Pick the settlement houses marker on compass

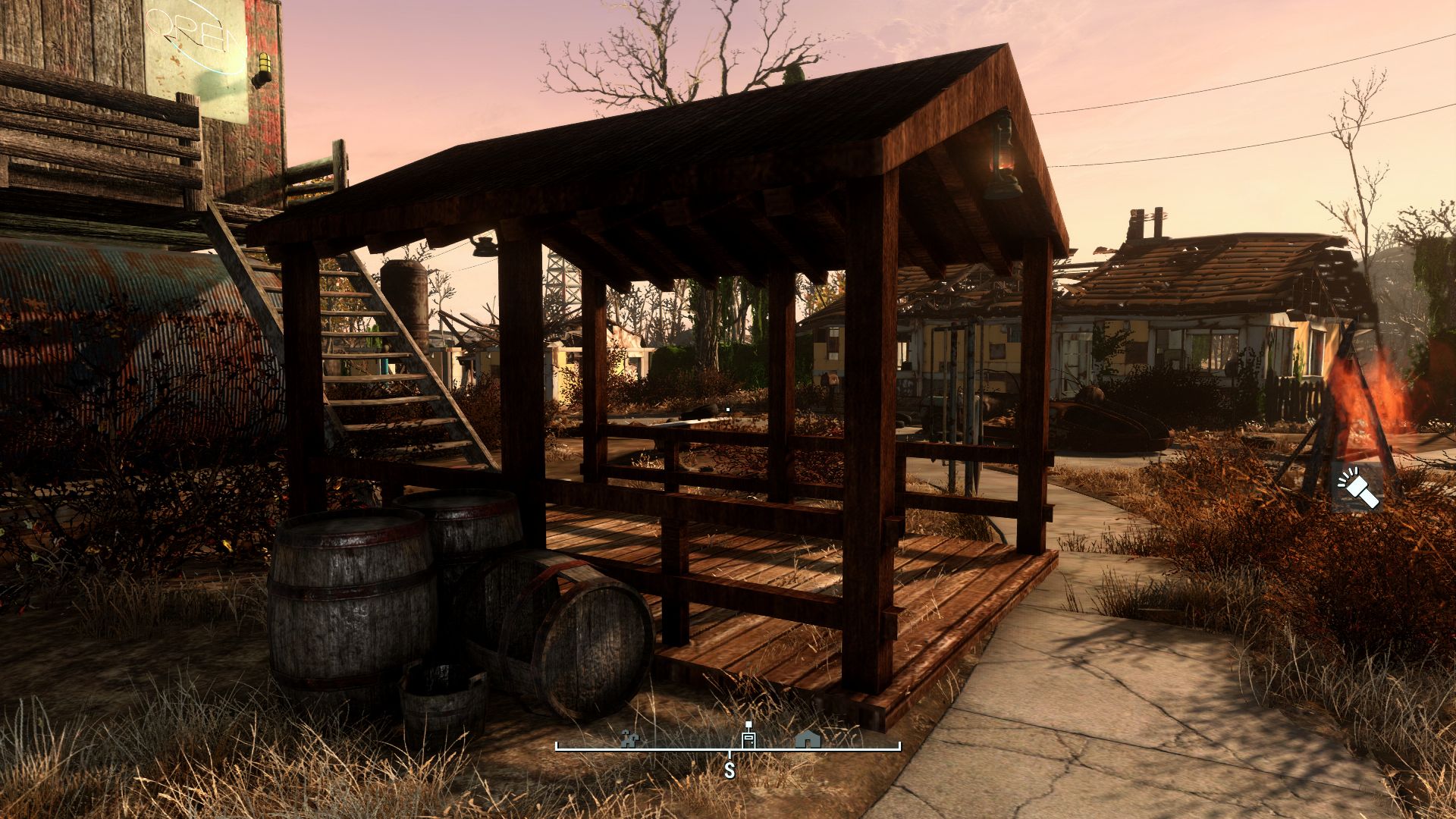[629, 739]
